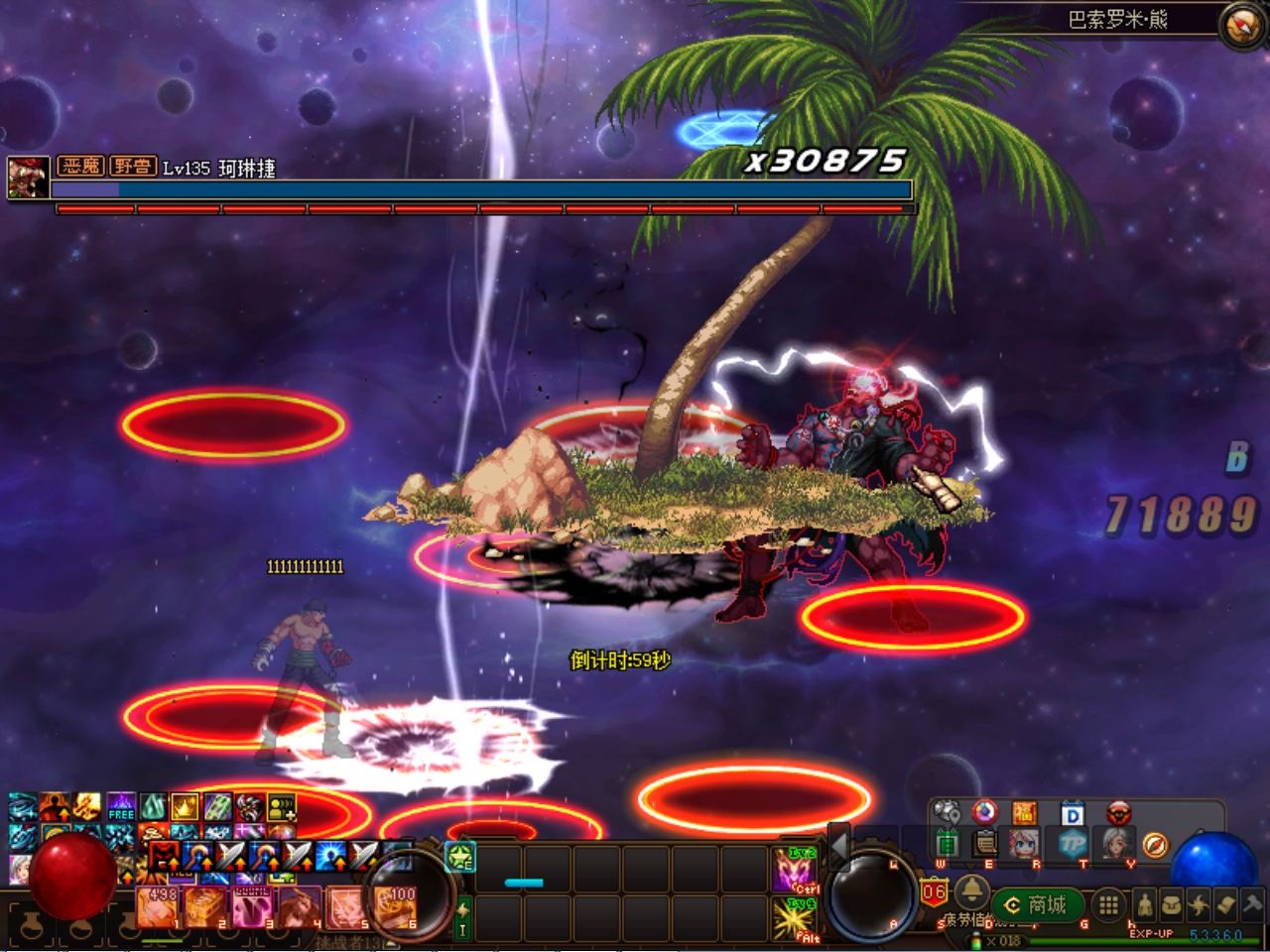Click the orange compass icon near the blue orb

[x=1155, y=845]
